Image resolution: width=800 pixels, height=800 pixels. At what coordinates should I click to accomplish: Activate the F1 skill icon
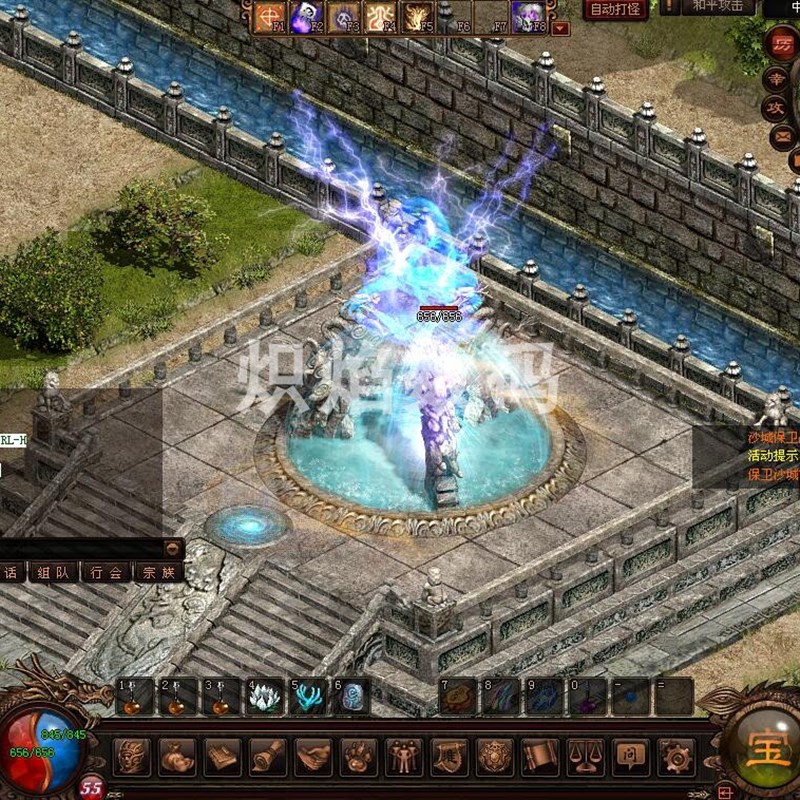click(270, 16)
